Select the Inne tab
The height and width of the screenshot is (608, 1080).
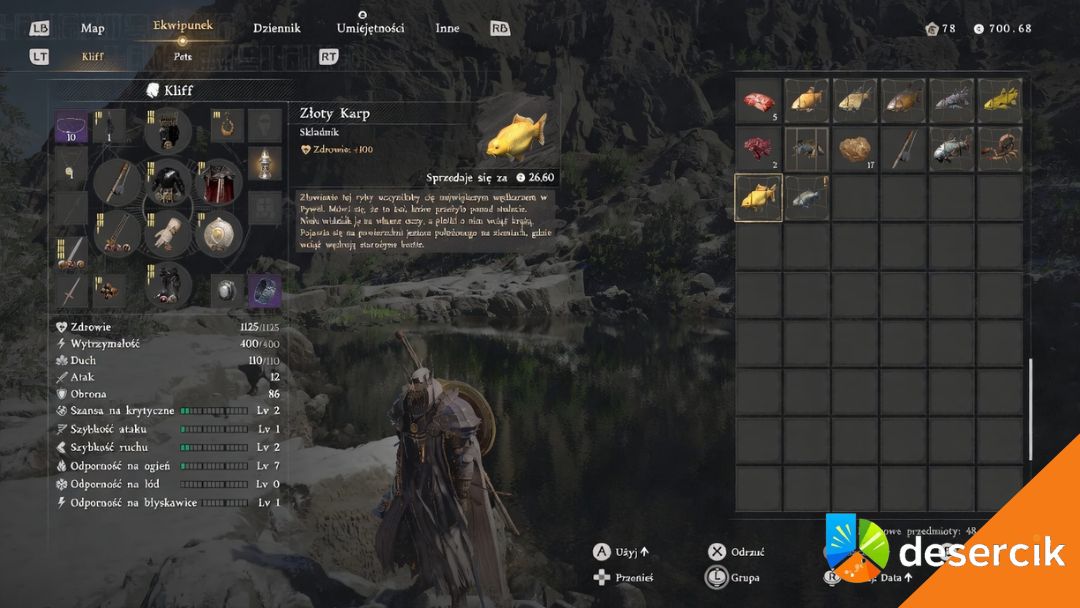coord(447,28)
